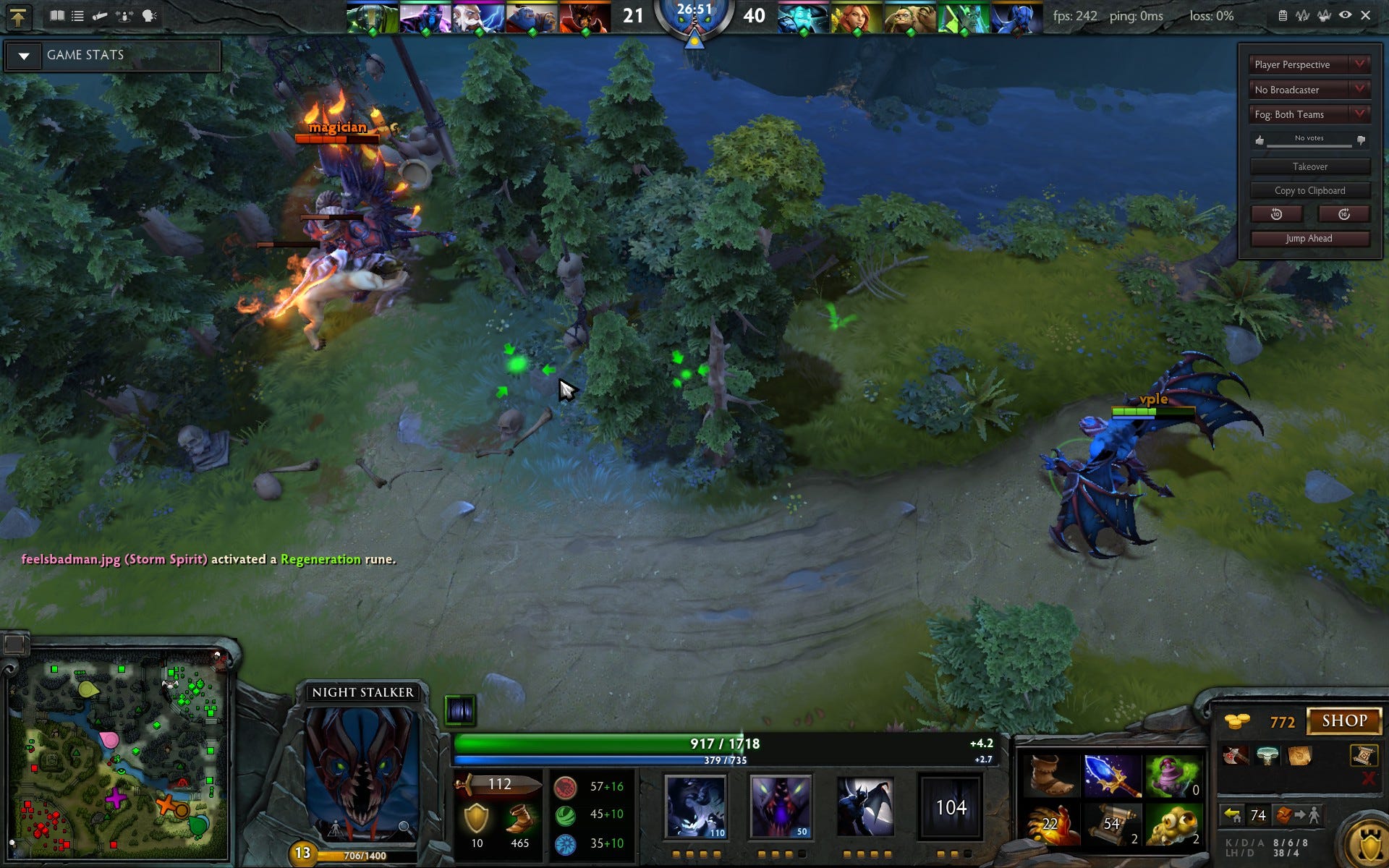Viewport: 1389px width, 868px height.
Task: Select the Town Portal Scroll slot
Action: coord(1112,824)
